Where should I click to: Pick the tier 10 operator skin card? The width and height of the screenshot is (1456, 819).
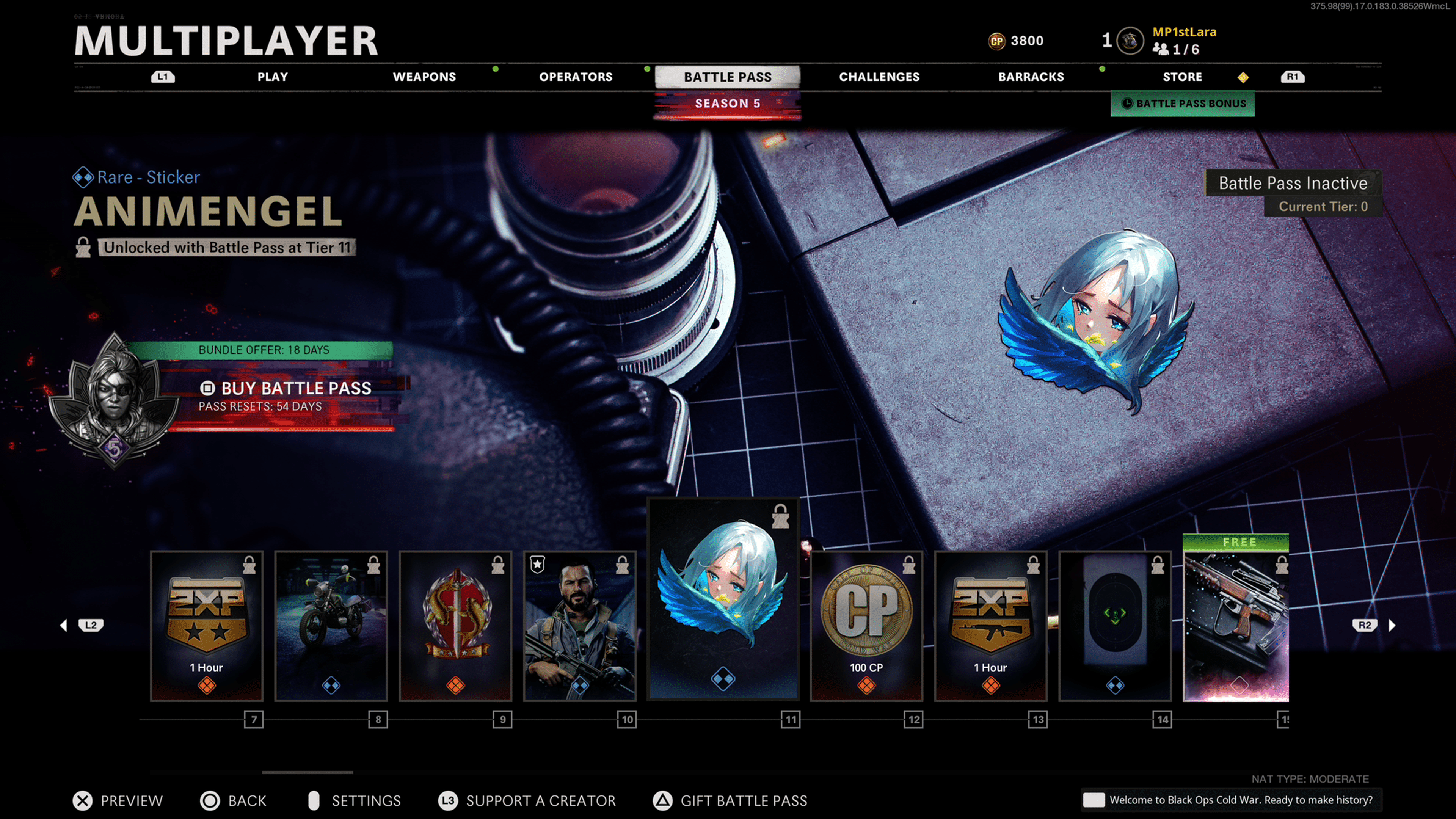pos(580,626)
